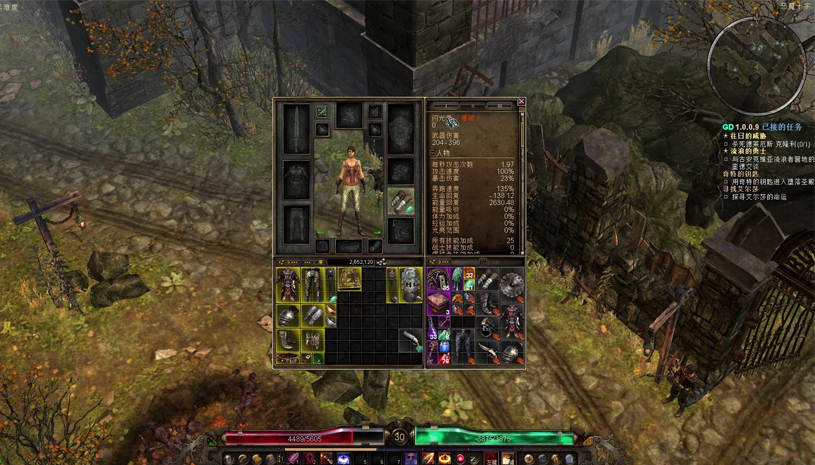Select the brown book item in inventory
This screenshot has height=465, width=815.
[x=348, y=279]
